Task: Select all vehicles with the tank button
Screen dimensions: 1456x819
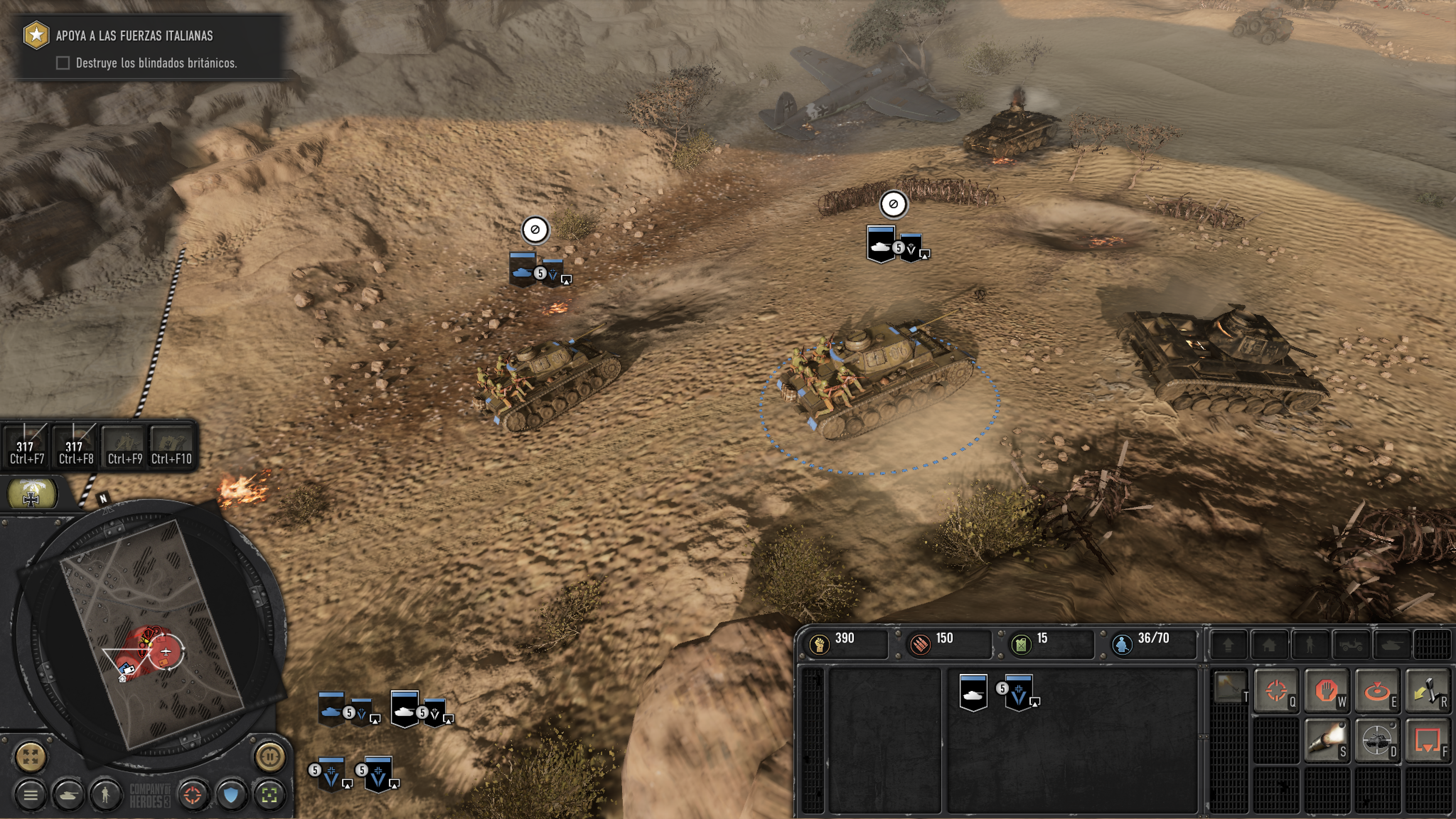Action: pyautogui.click(x=68, y=795)
